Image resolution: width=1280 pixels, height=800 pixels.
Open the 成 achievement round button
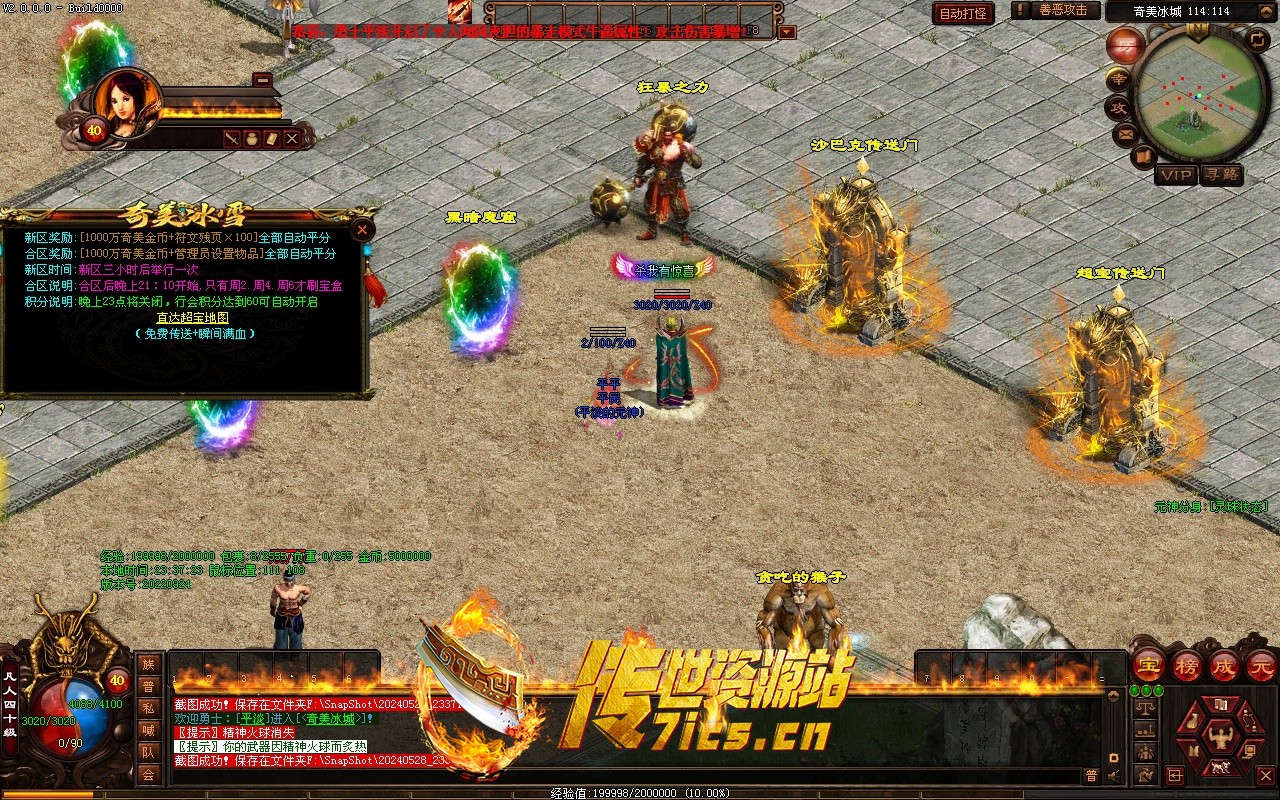pyautogui.click(x=1225, y=665)
